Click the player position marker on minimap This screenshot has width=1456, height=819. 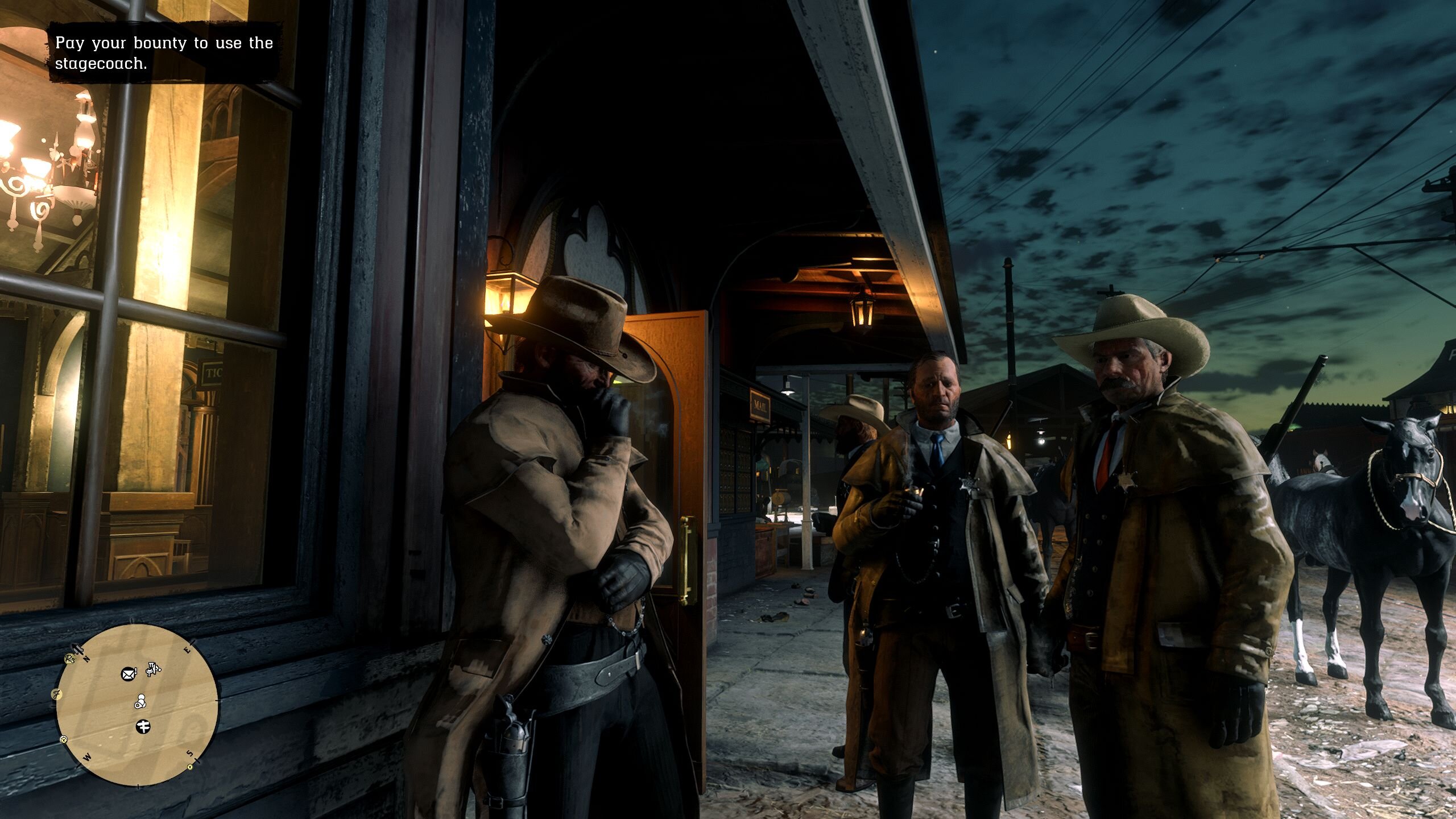(140, 702)
